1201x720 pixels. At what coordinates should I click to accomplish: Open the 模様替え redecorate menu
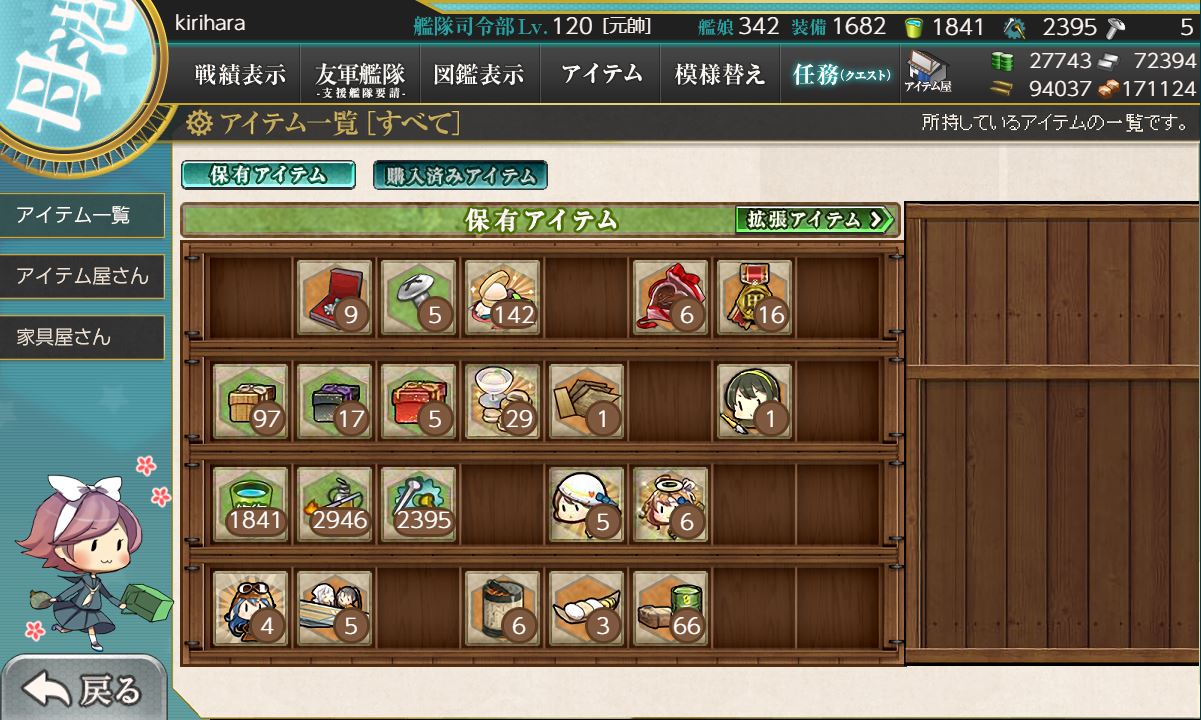click(720, 75)
